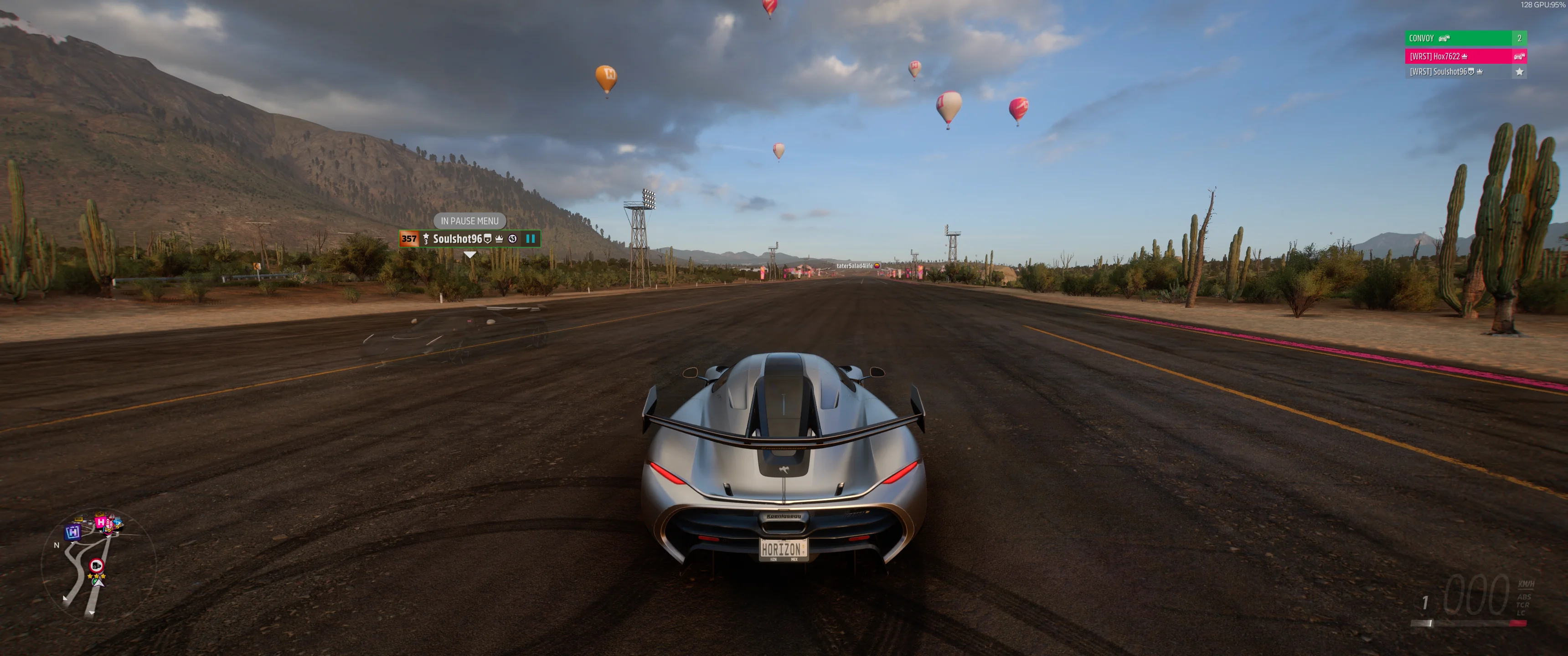1568x656 pixels.
Task: Click the speed camera marker on the minimap
Action: (96, 566)
